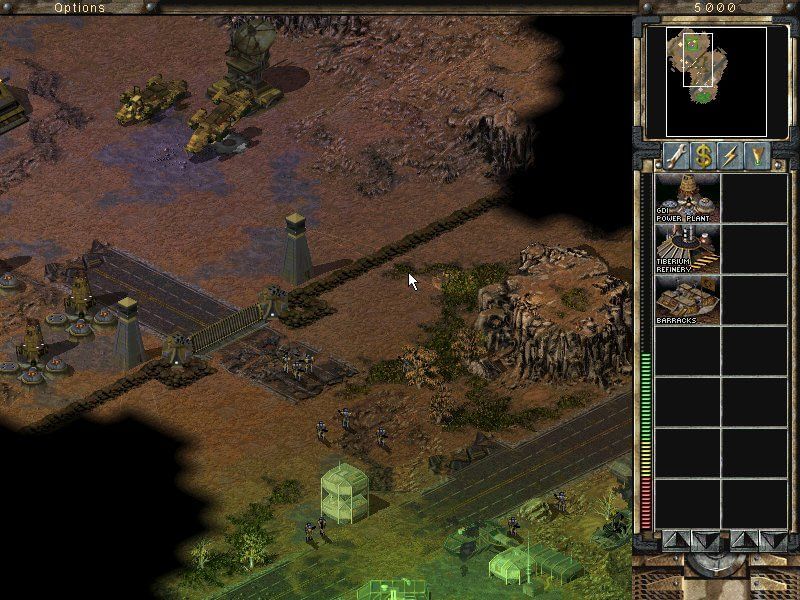Build a GDI Power Plant
This screenshot has height=600, width=800.
click(x=686, y=198)
